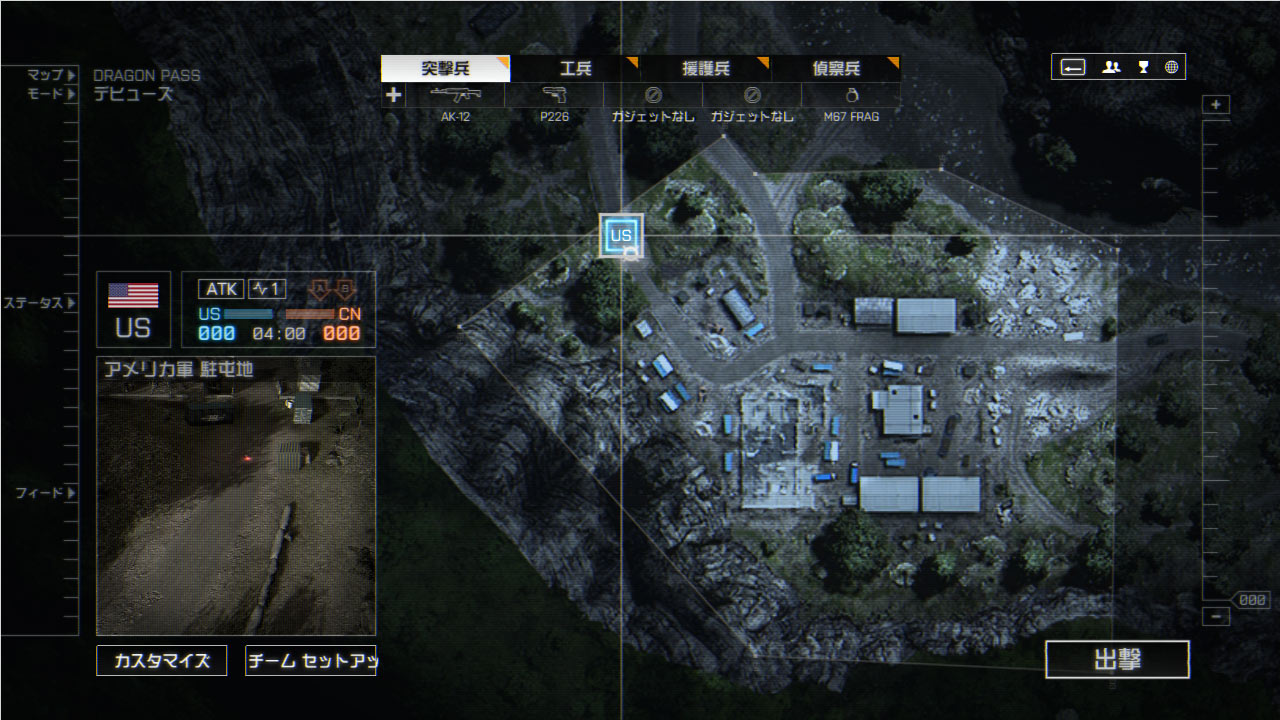The height and width of the screenshot is (720, 1280).
Task: Click the plus button beside the loadout
Action: click(x=394, y=95)
